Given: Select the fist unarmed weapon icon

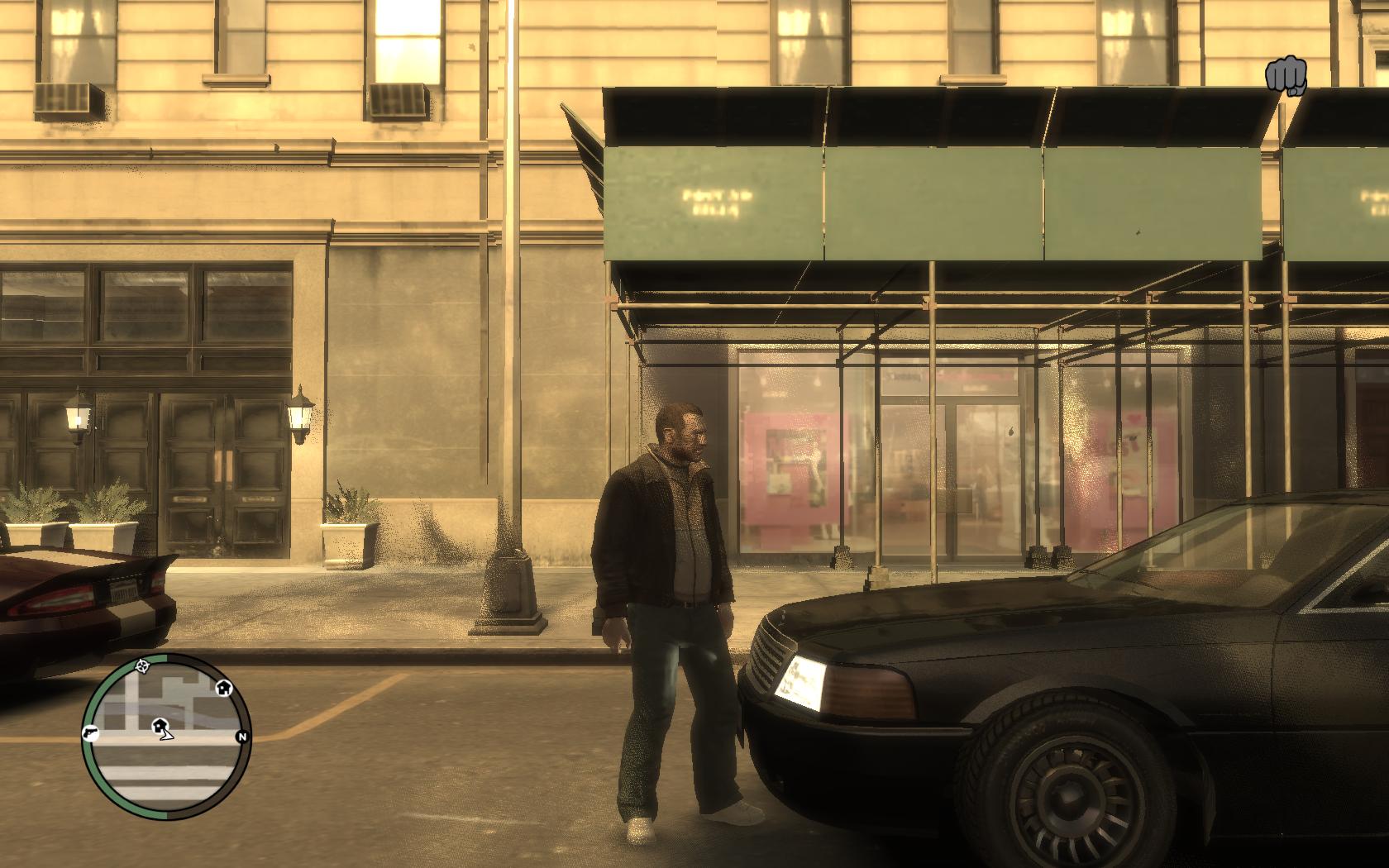Looking at the screenshot, I should [1285, 76].
